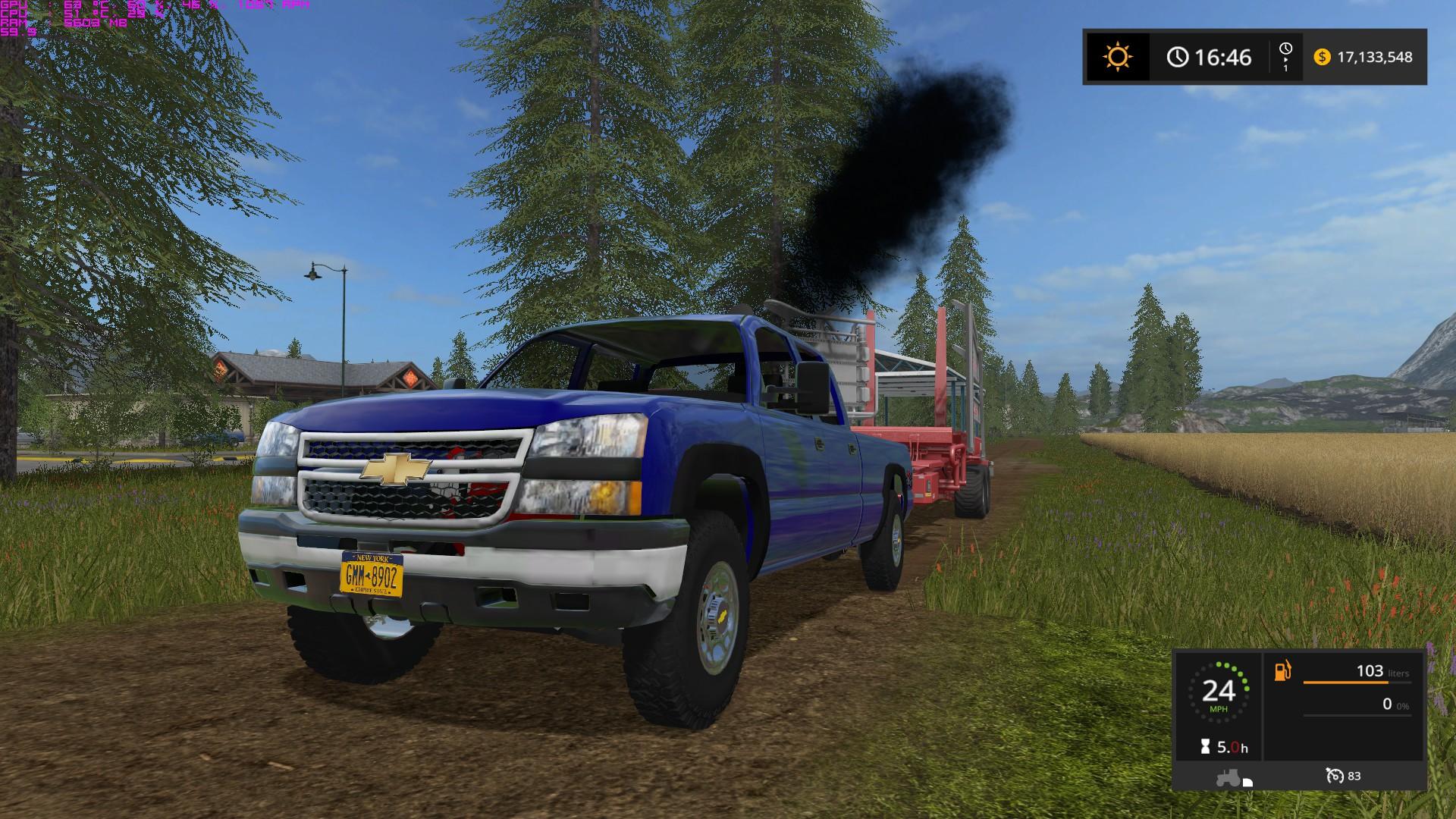Click the orange fuel pump icon
This screenshot has height=819, width=1456.
pyautogui.click(x=1282, y=671)
